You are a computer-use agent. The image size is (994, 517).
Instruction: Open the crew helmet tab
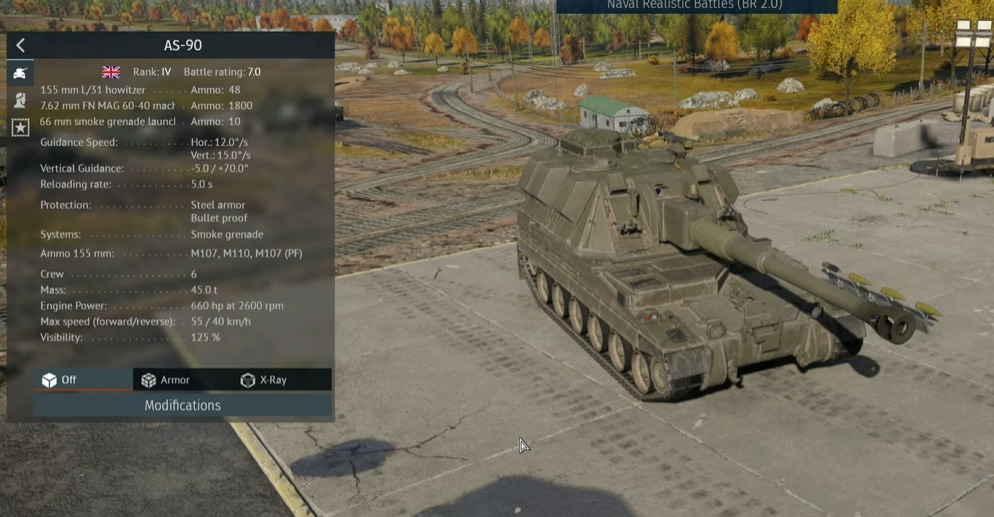[x=20, y=100]
